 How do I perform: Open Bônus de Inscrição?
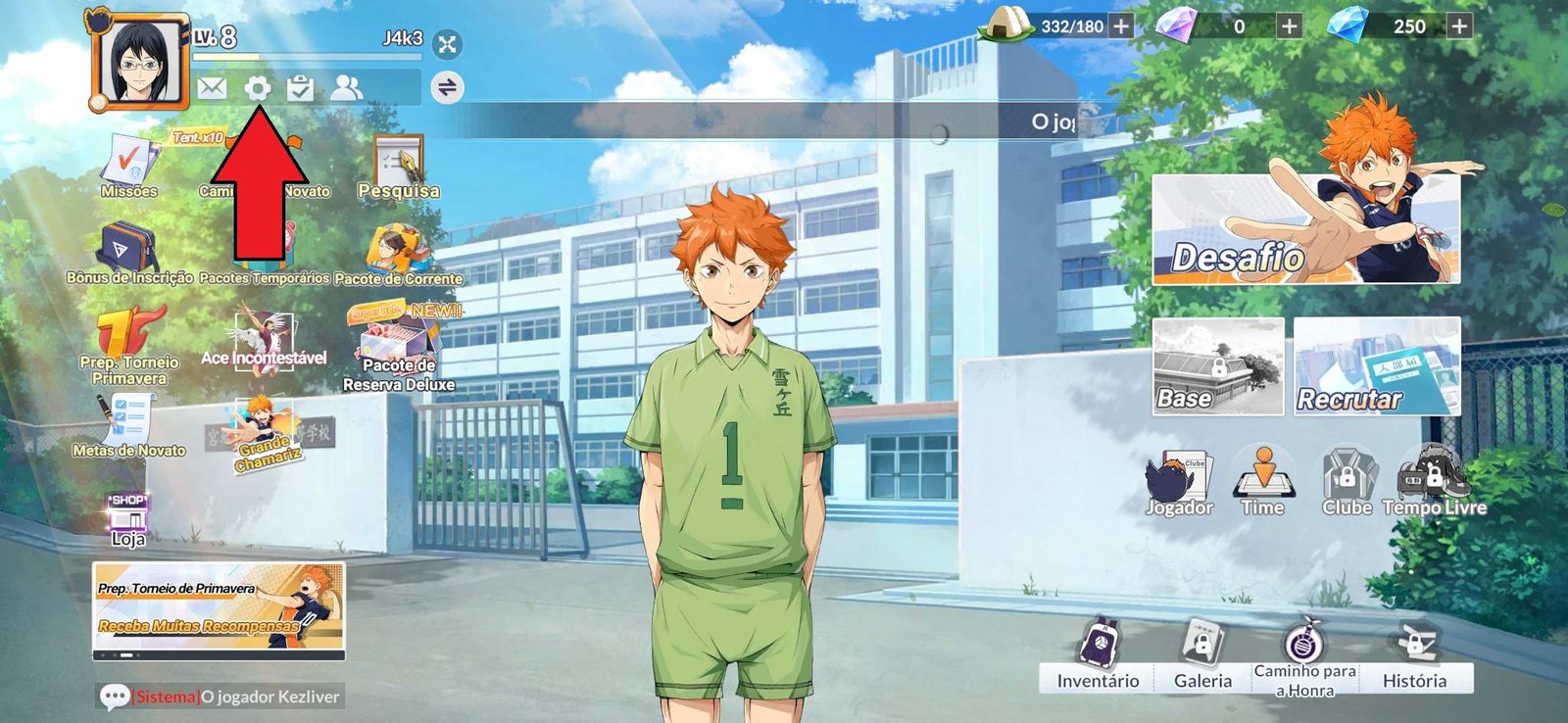pos(128,253)
